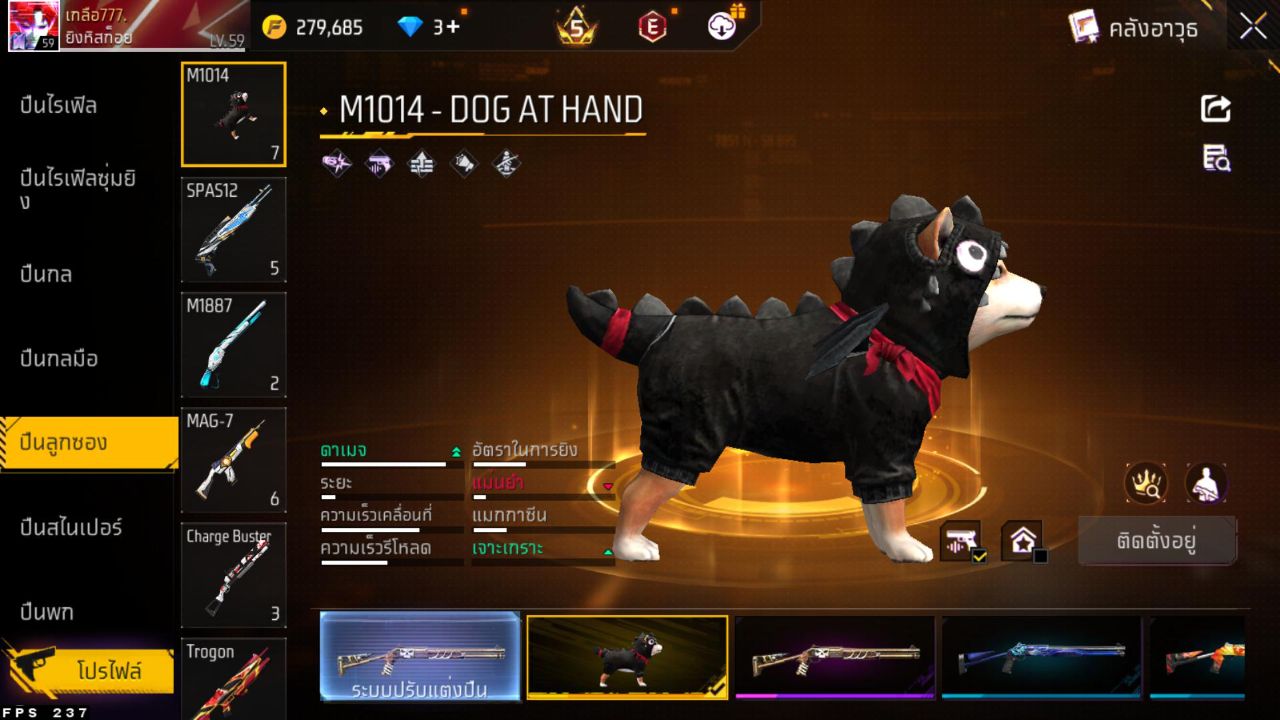Click the pistol attribute icon next to damage
This screenshot has height=720, width=1280.
pyautogui.click(x=379, y=163)
